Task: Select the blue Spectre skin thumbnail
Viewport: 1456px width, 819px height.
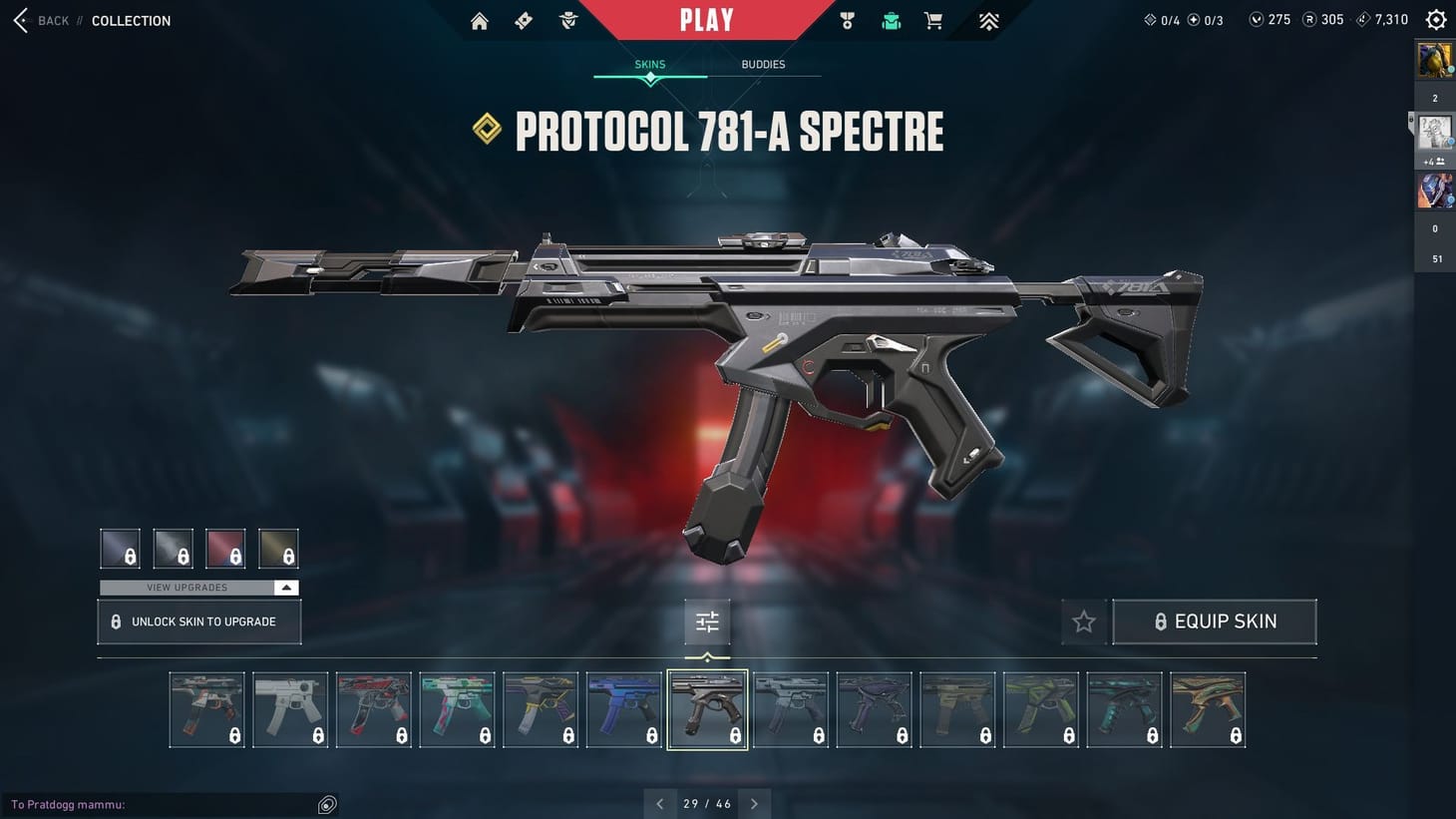Action: 623,708
